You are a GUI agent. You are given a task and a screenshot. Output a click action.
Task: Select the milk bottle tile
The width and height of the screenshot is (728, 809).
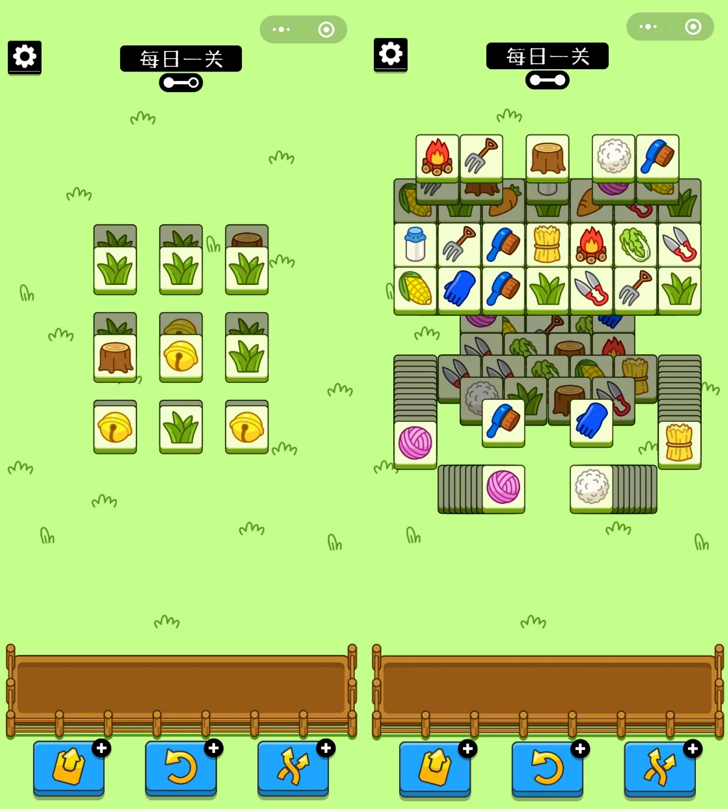click(415, 245)
